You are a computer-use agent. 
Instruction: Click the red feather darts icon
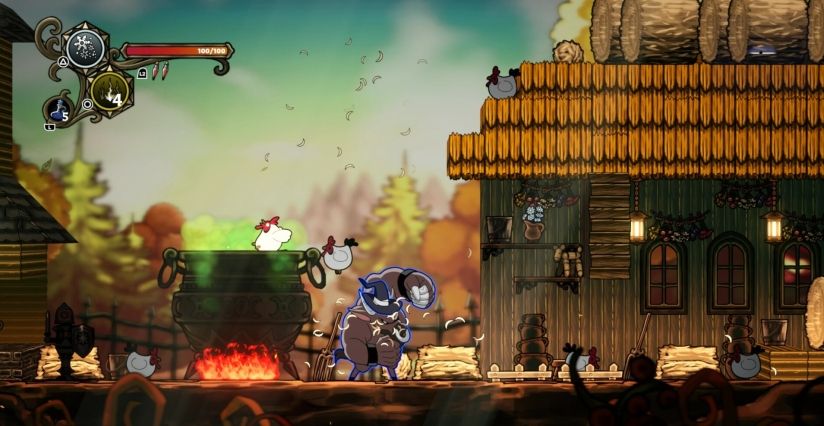coord(161,72)
